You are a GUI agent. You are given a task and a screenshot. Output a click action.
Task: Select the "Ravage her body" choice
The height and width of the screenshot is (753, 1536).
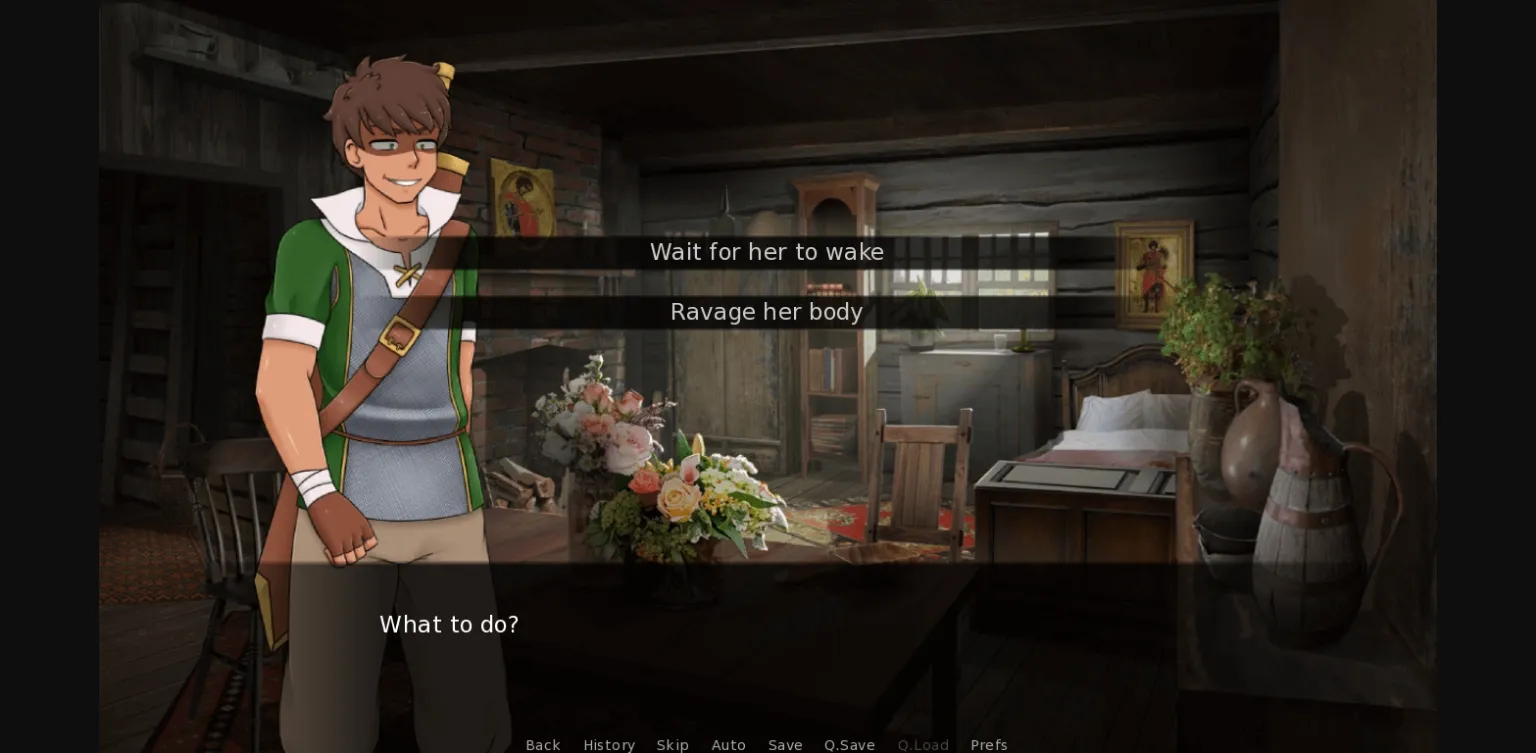[x=766, y=312]
